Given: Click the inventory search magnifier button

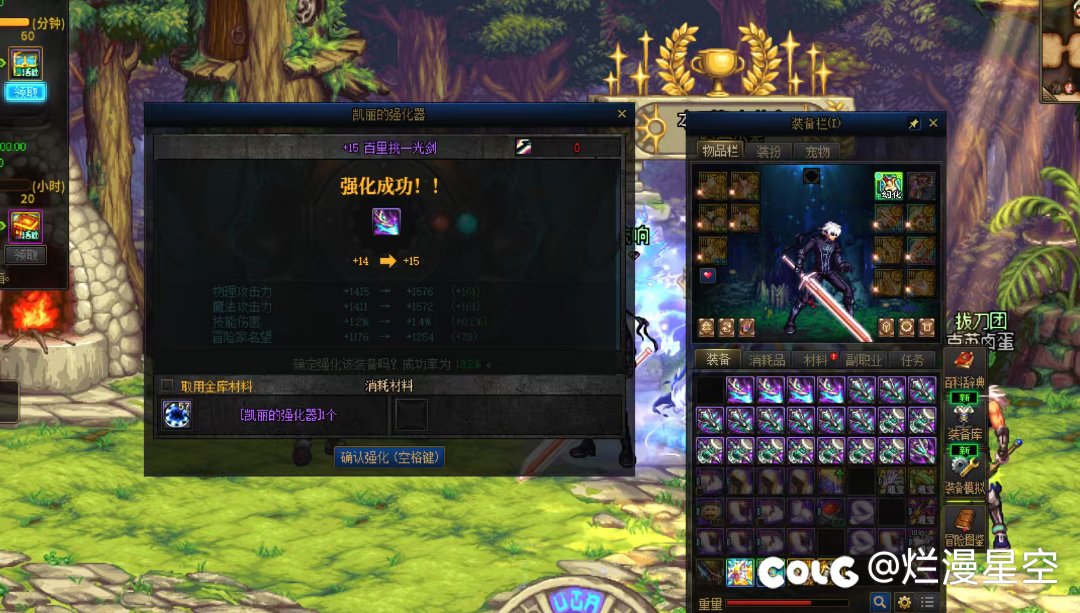Looking at the screenshot, I should 879,602.
